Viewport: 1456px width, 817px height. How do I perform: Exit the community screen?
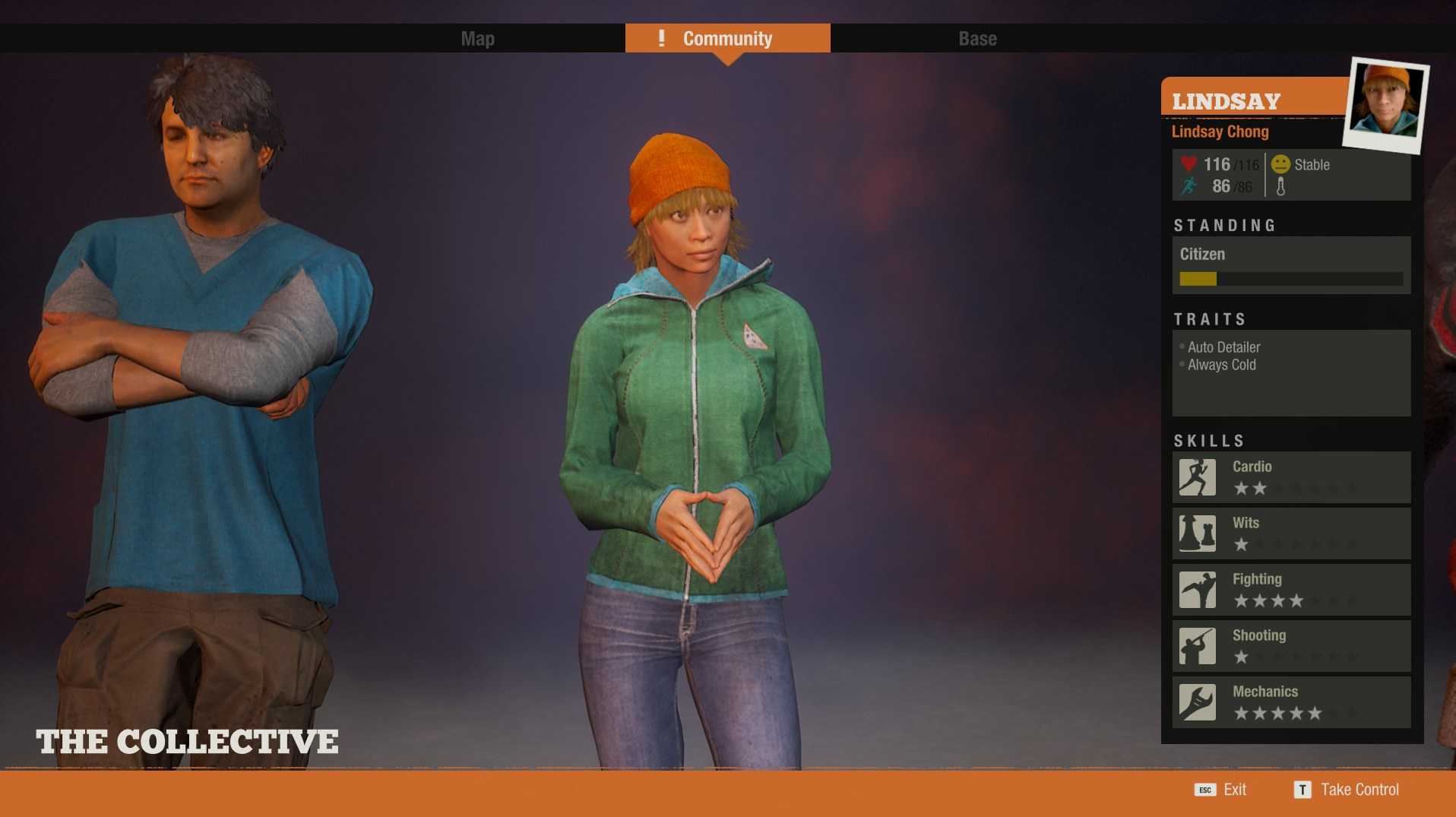coord(1221,790)
